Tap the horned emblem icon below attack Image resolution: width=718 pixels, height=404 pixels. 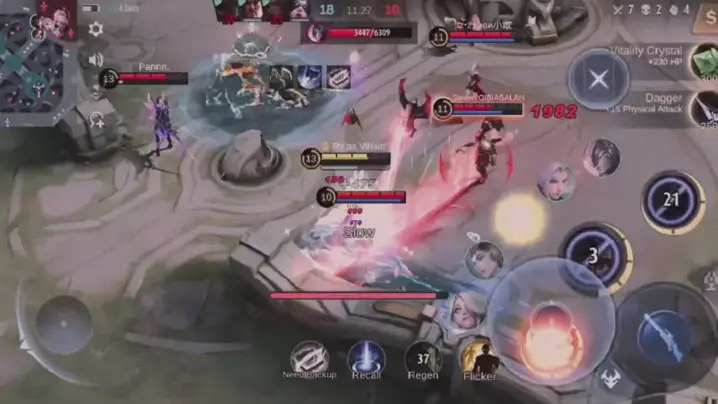click(x=611, y=380)
